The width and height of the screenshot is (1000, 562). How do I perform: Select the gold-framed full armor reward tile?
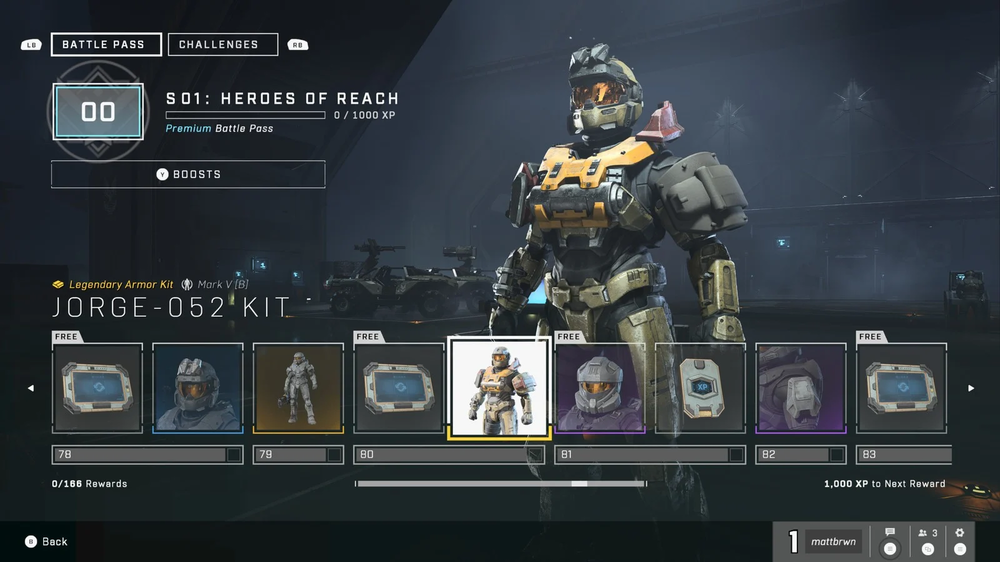(x=298, y=388)
